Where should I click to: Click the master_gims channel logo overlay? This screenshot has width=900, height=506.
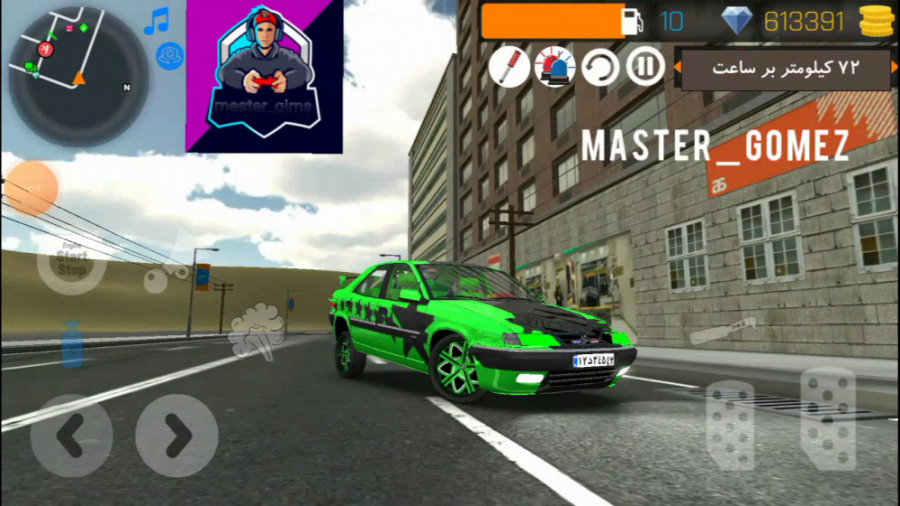click(x=264, y=76)
